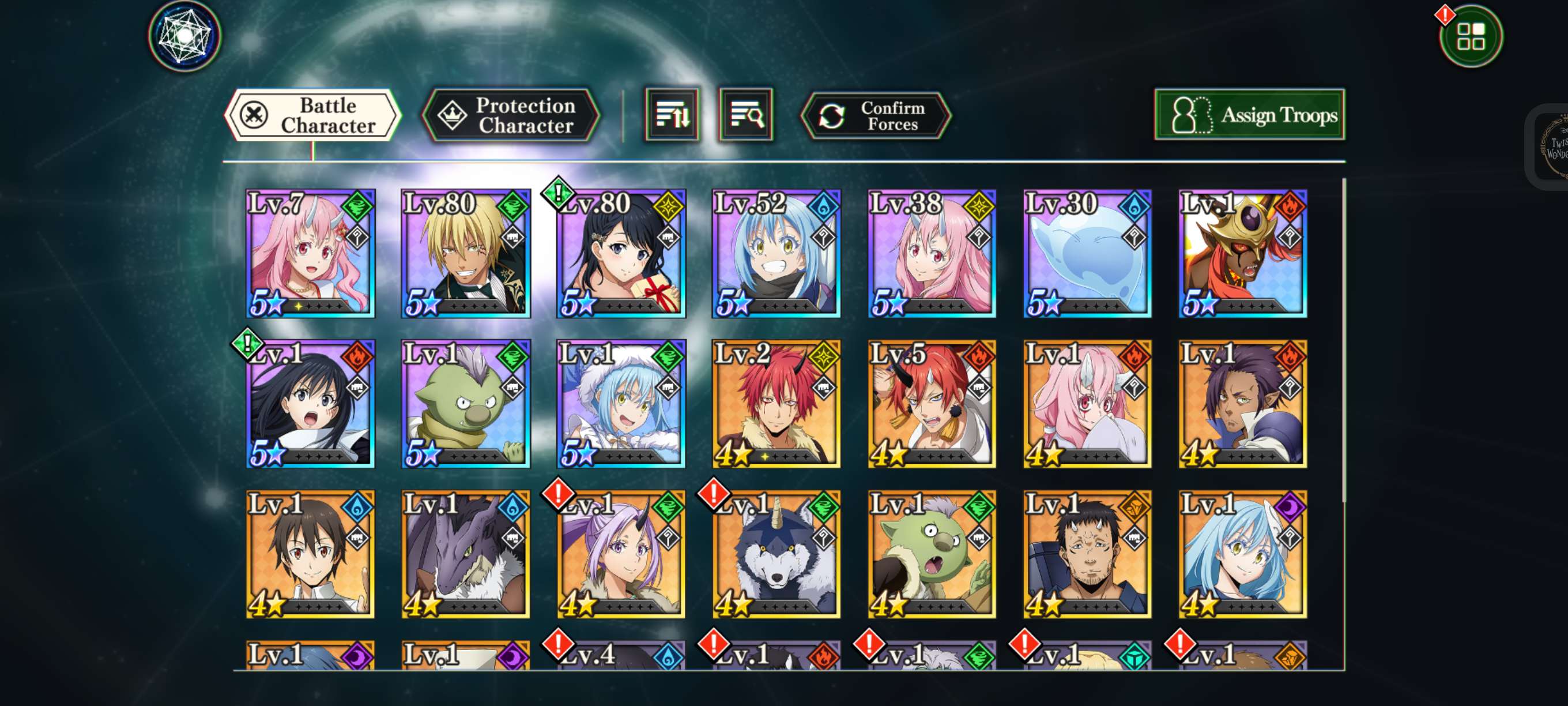Select the Lv.7 pink-haired horned girl
Viewport: 1568px width, 706px height.
click(311, 253)
